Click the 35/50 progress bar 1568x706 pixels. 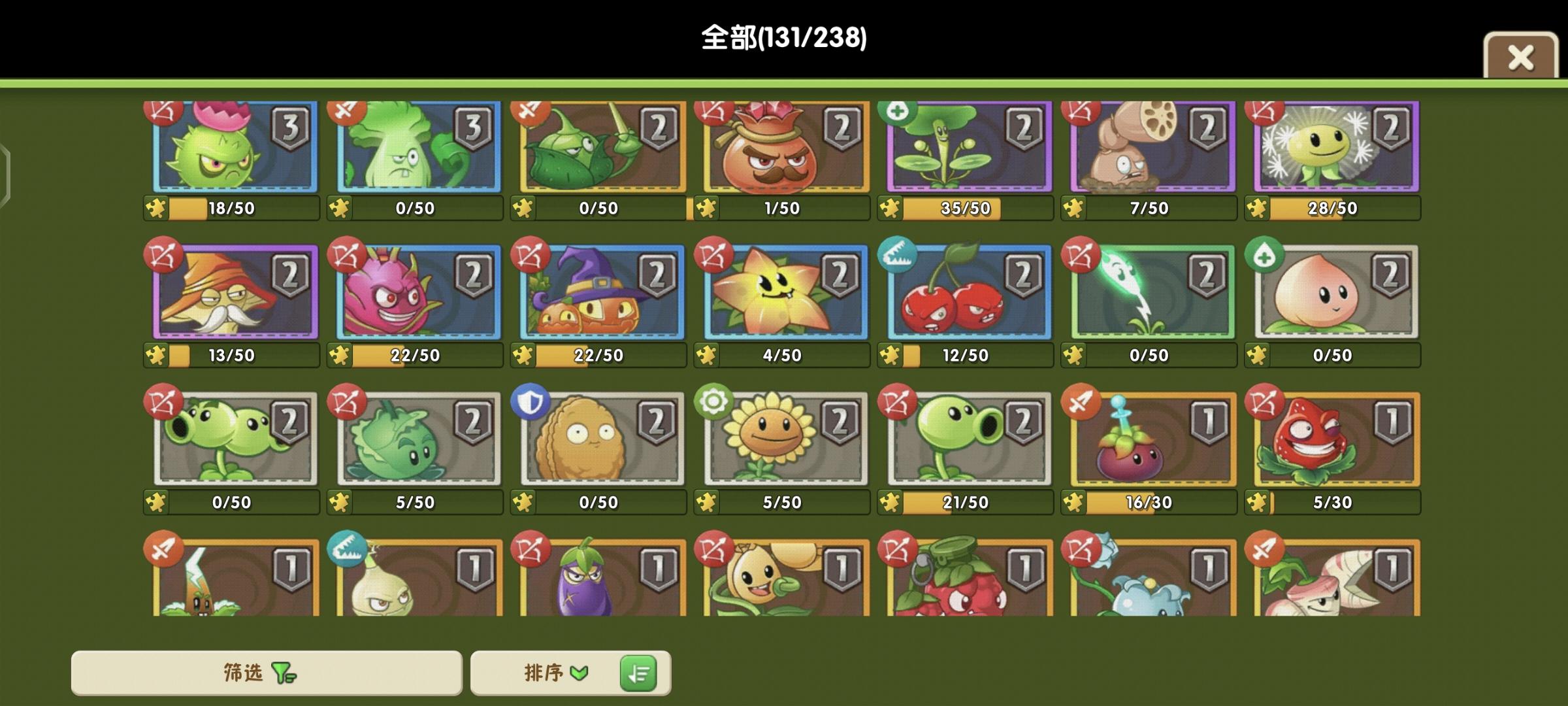tap(964, 209)
